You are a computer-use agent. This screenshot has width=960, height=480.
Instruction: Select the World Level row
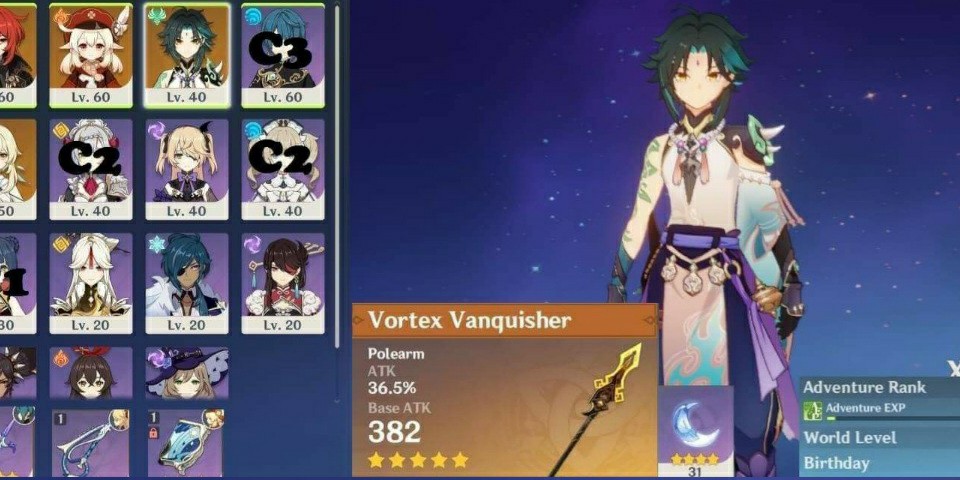[878, 437]
